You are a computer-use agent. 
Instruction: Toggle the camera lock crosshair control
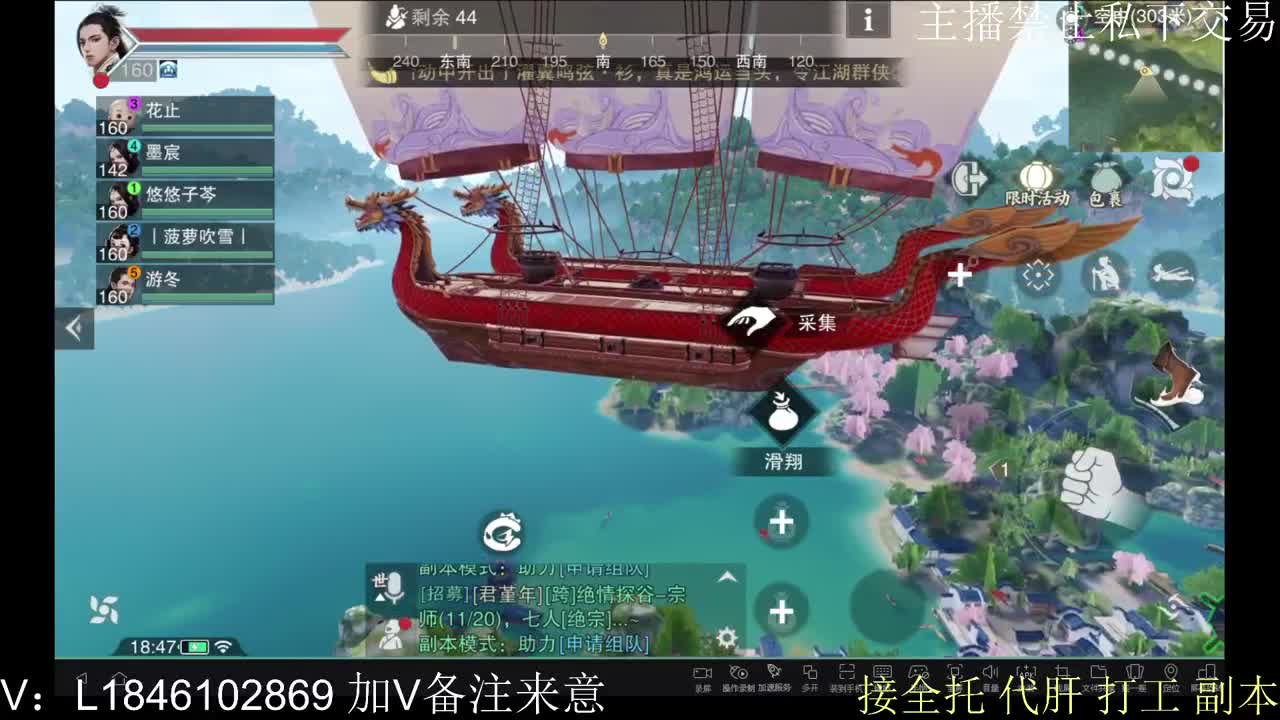pyautogui.click(x=1038, y=273)
